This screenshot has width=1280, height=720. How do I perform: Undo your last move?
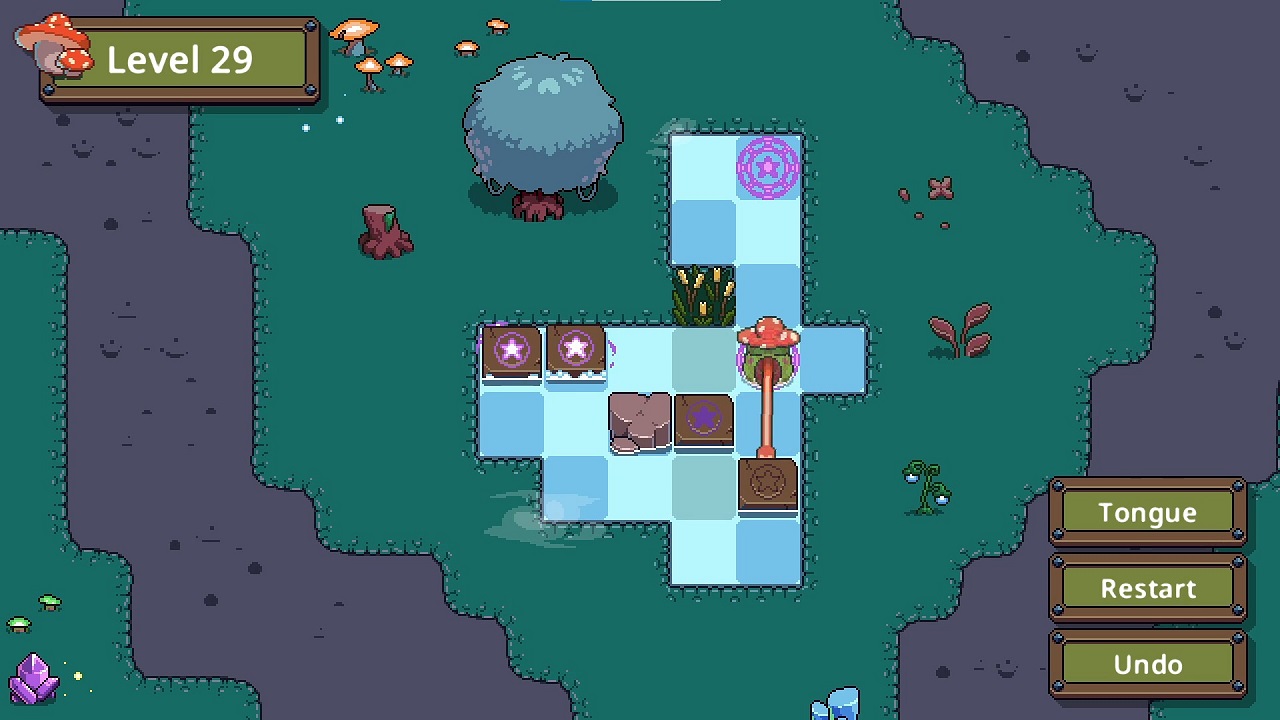1147,663
